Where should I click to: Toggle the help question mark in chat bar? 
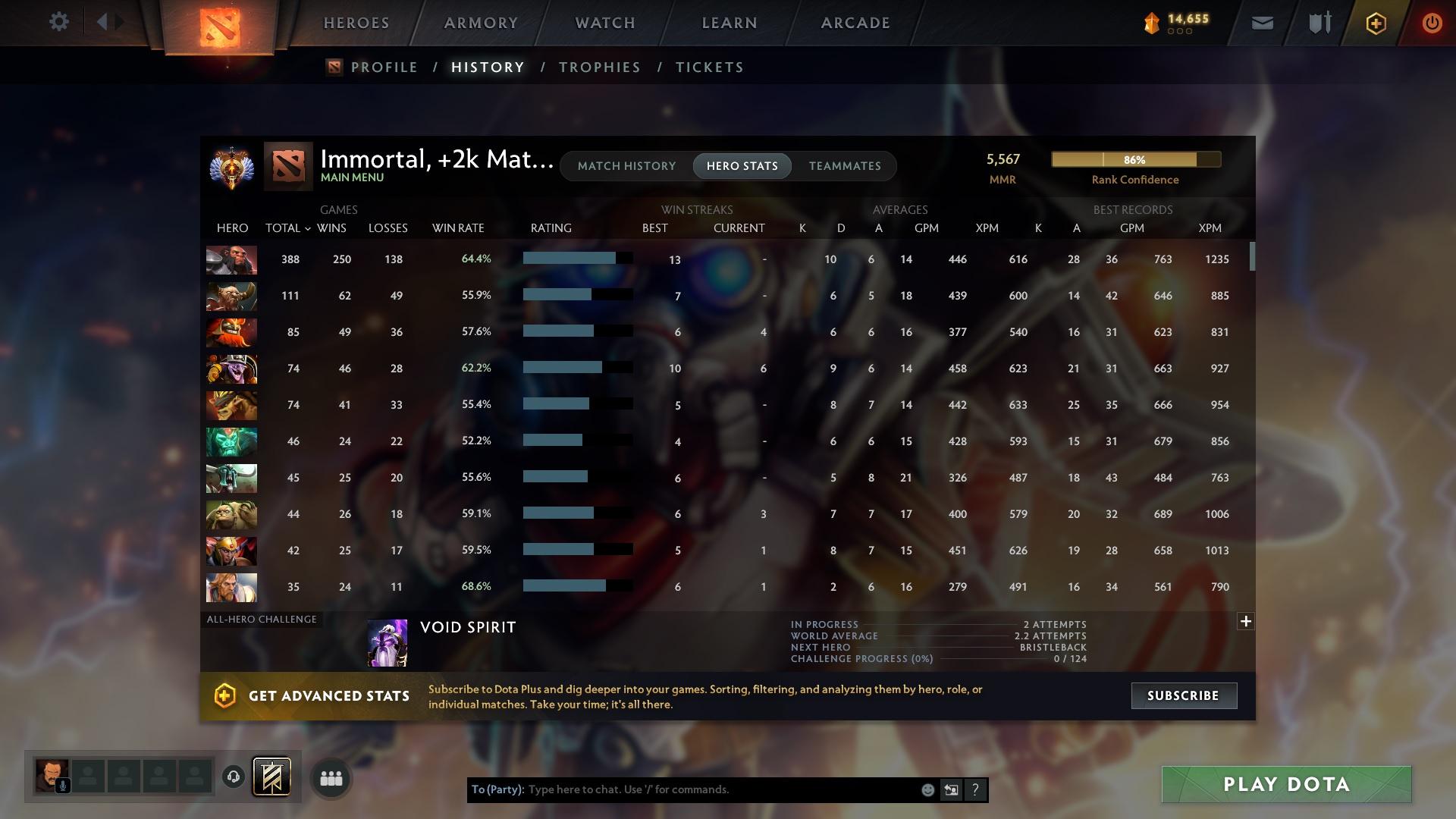975,789
